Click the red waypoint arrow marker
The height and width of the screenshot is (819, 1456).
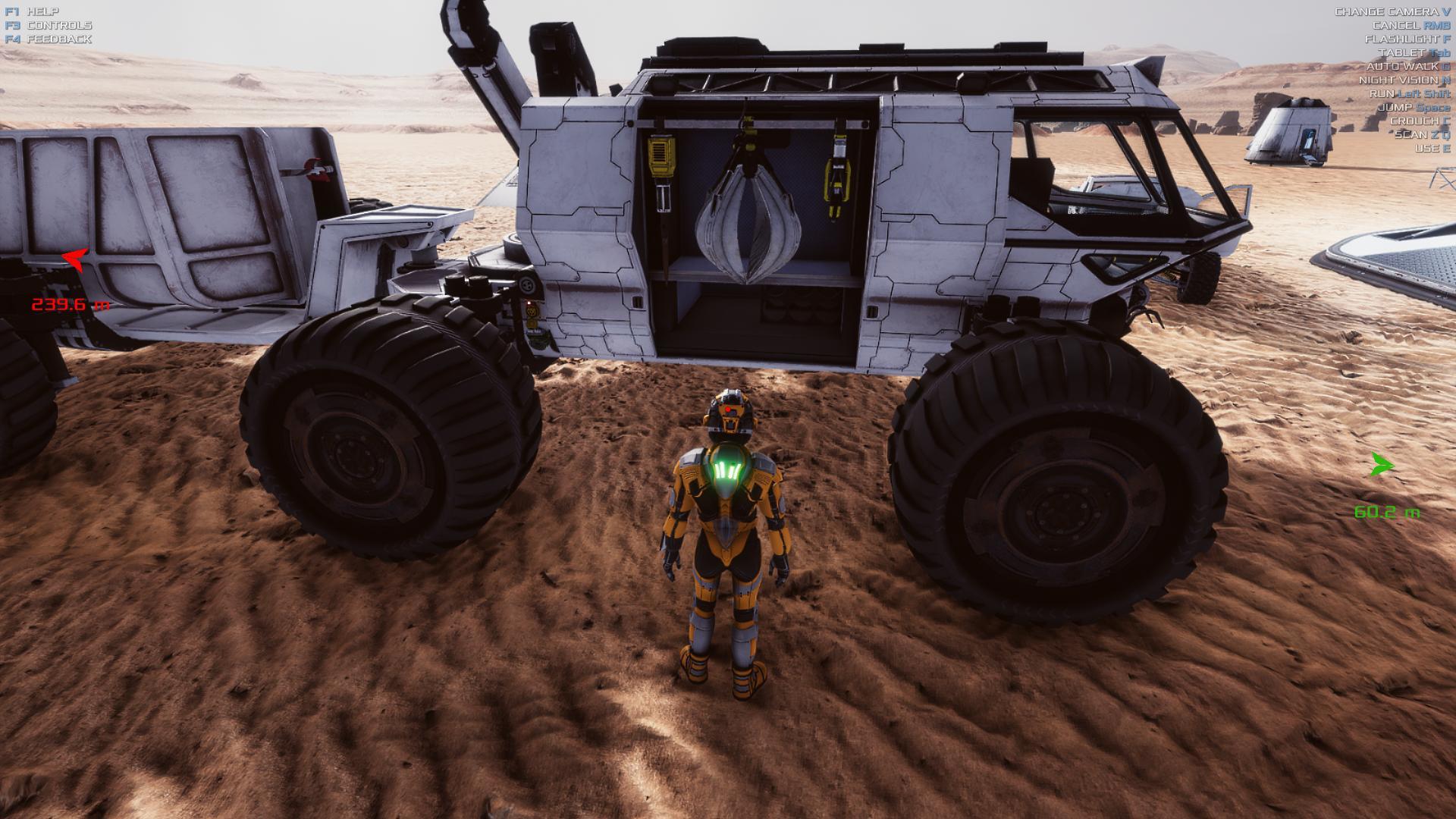coord(75,260)
